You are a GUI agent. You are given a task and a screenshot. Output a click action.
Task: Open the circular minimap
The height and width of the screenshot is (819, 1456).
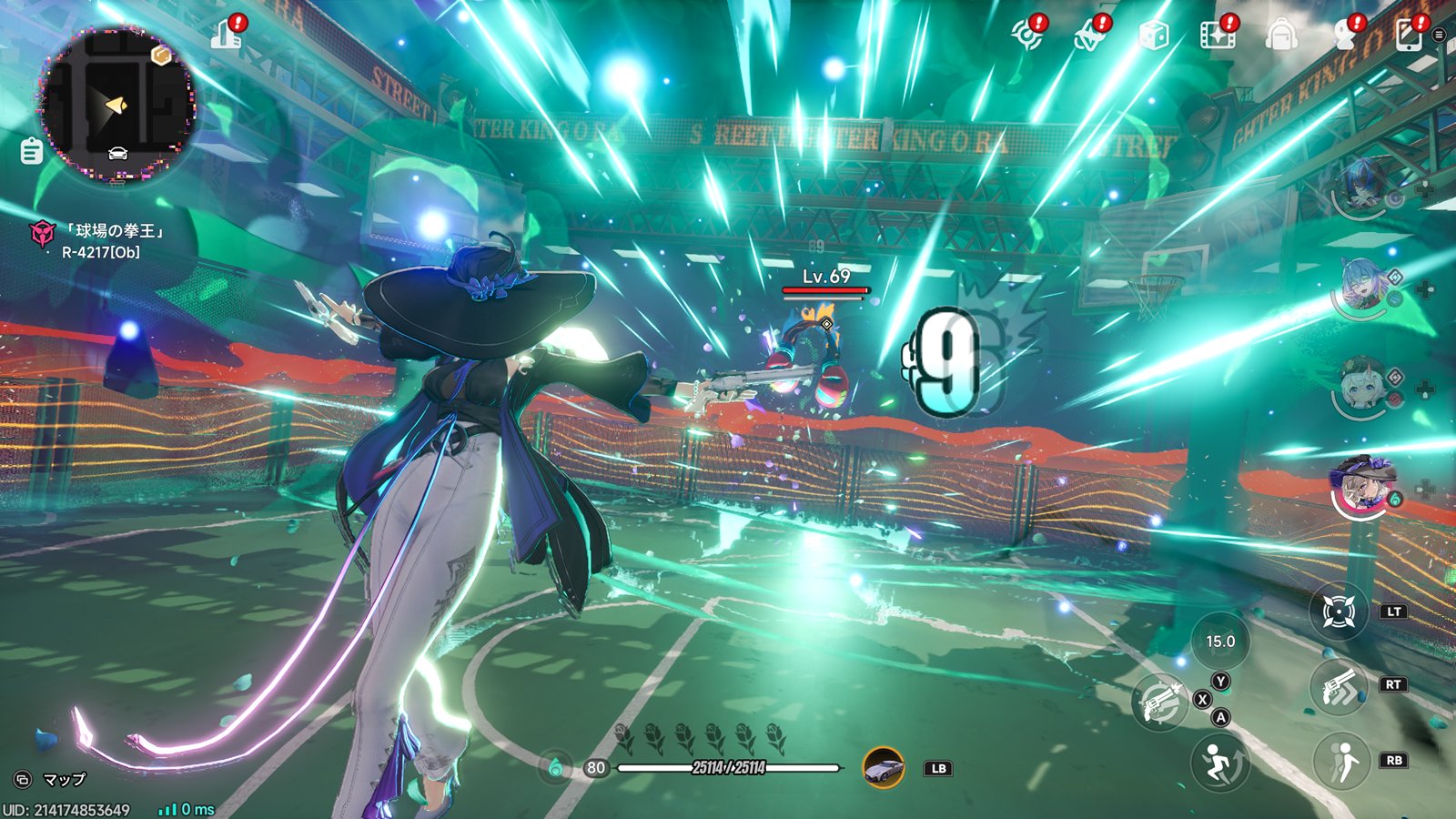point(116,105)
